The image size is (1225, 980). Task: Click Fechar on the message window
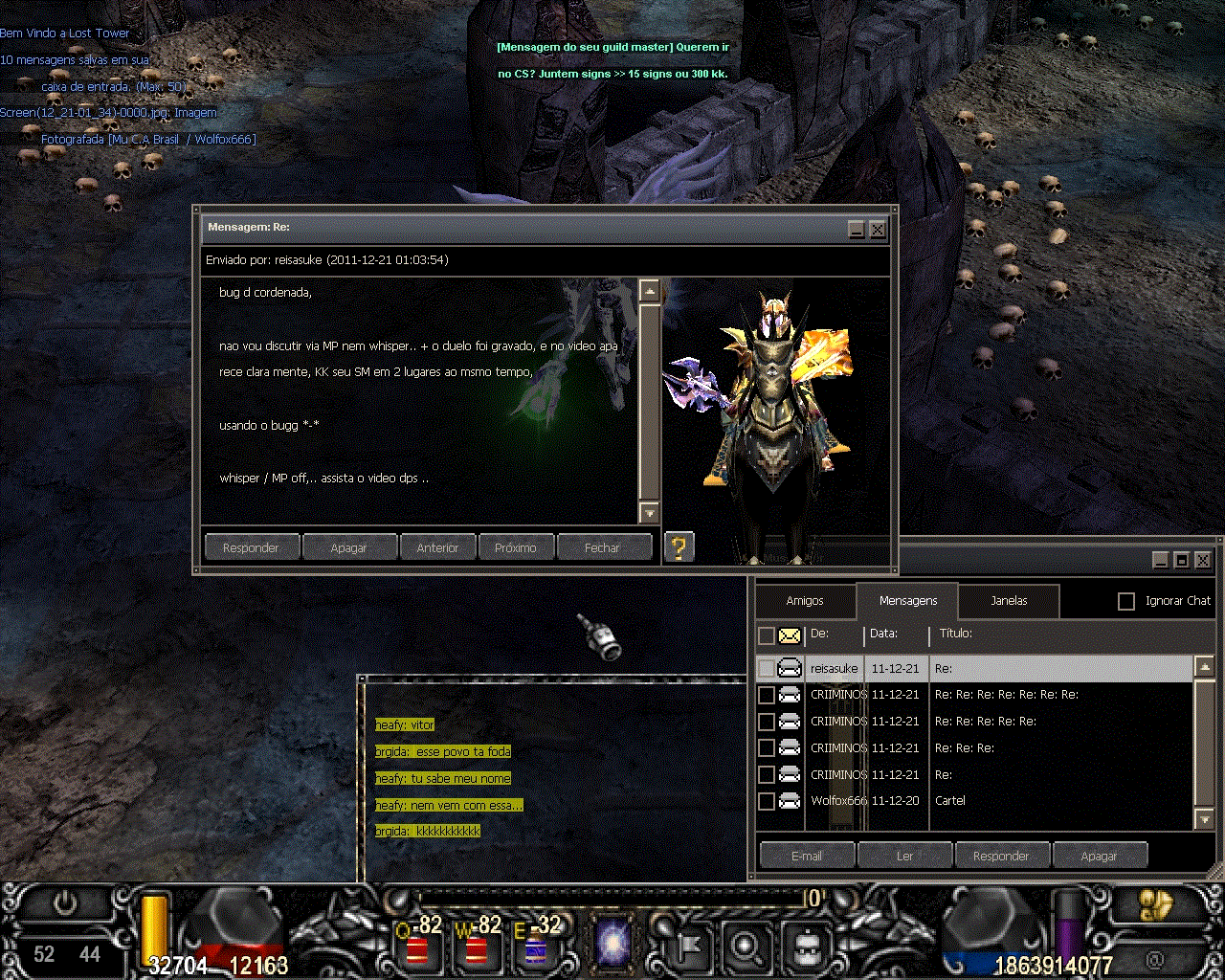point(602,547)
